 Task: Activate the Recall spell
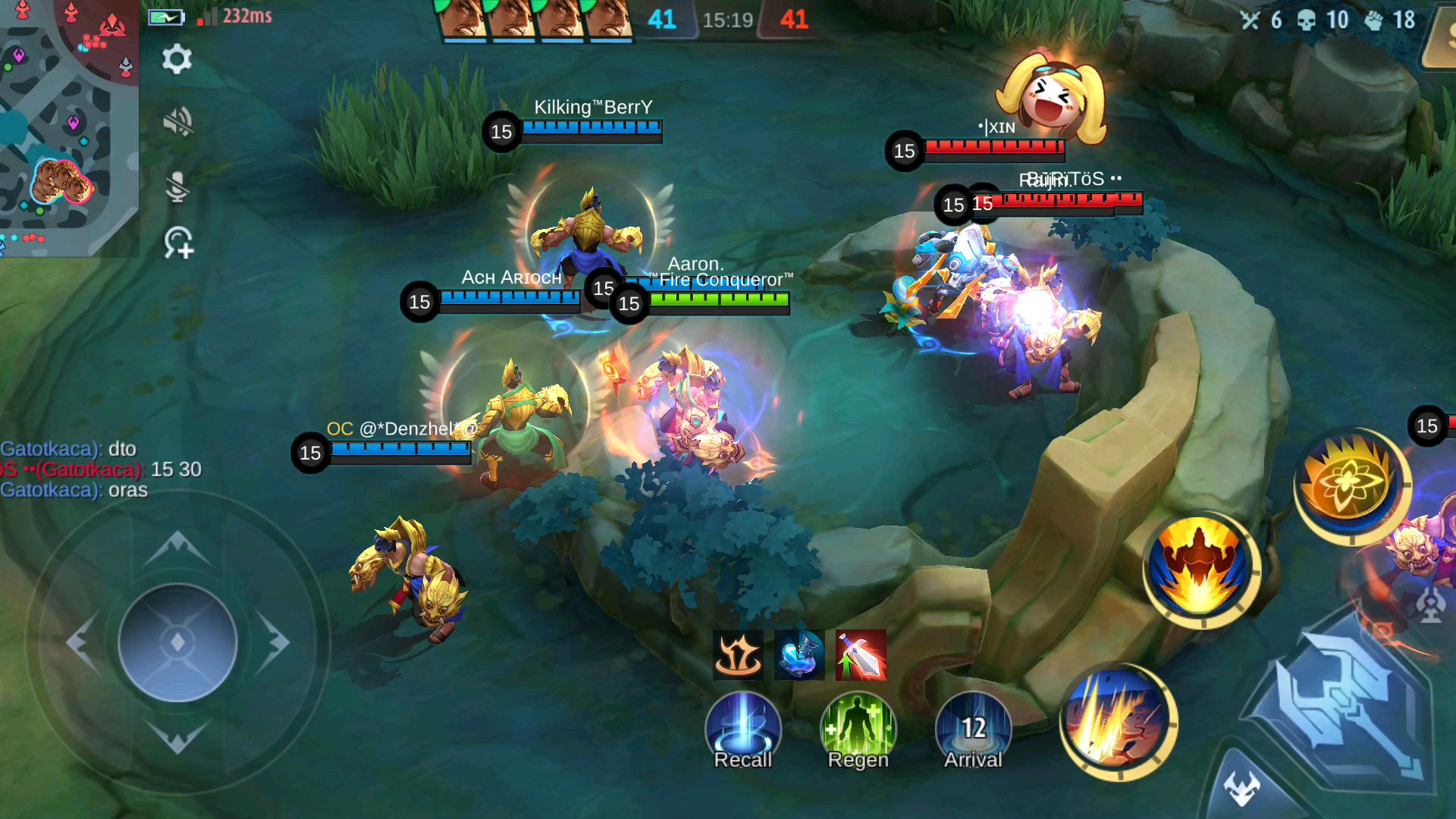[x=742, y=730]
